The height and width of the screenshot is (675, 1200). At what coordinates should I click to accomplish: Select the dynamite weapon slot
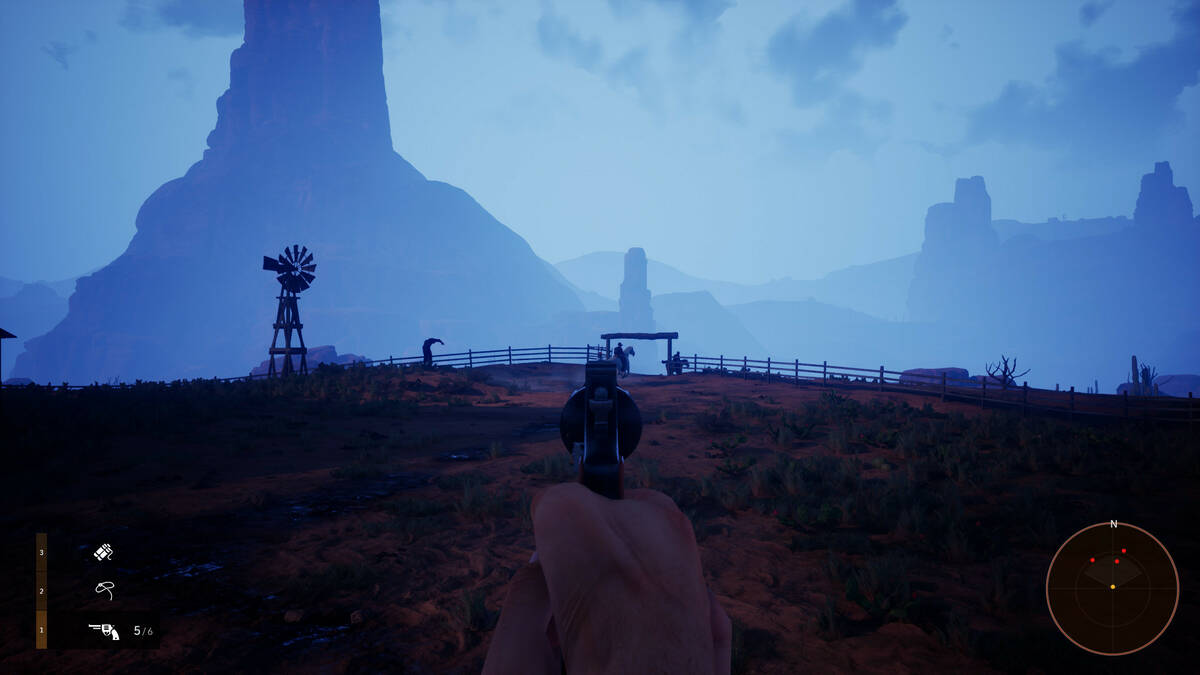click(x=103, y=551)
